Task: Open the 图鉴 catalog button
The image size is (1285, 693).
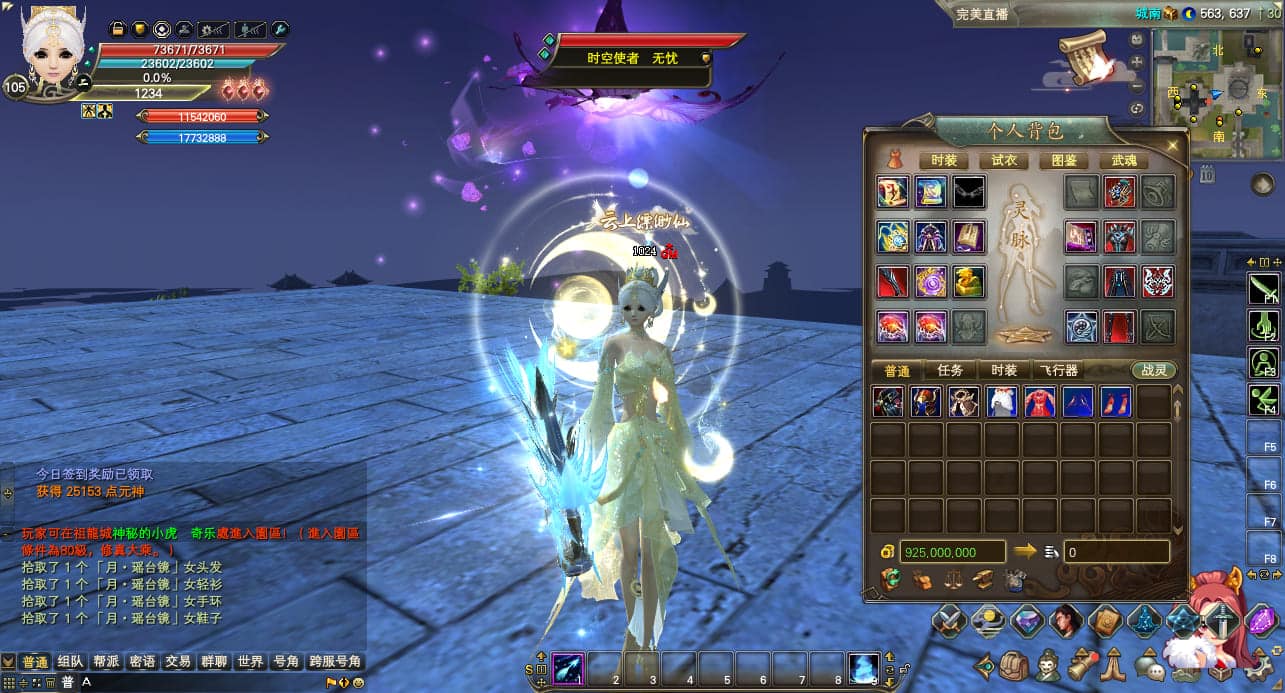Action: (1064, 160)
